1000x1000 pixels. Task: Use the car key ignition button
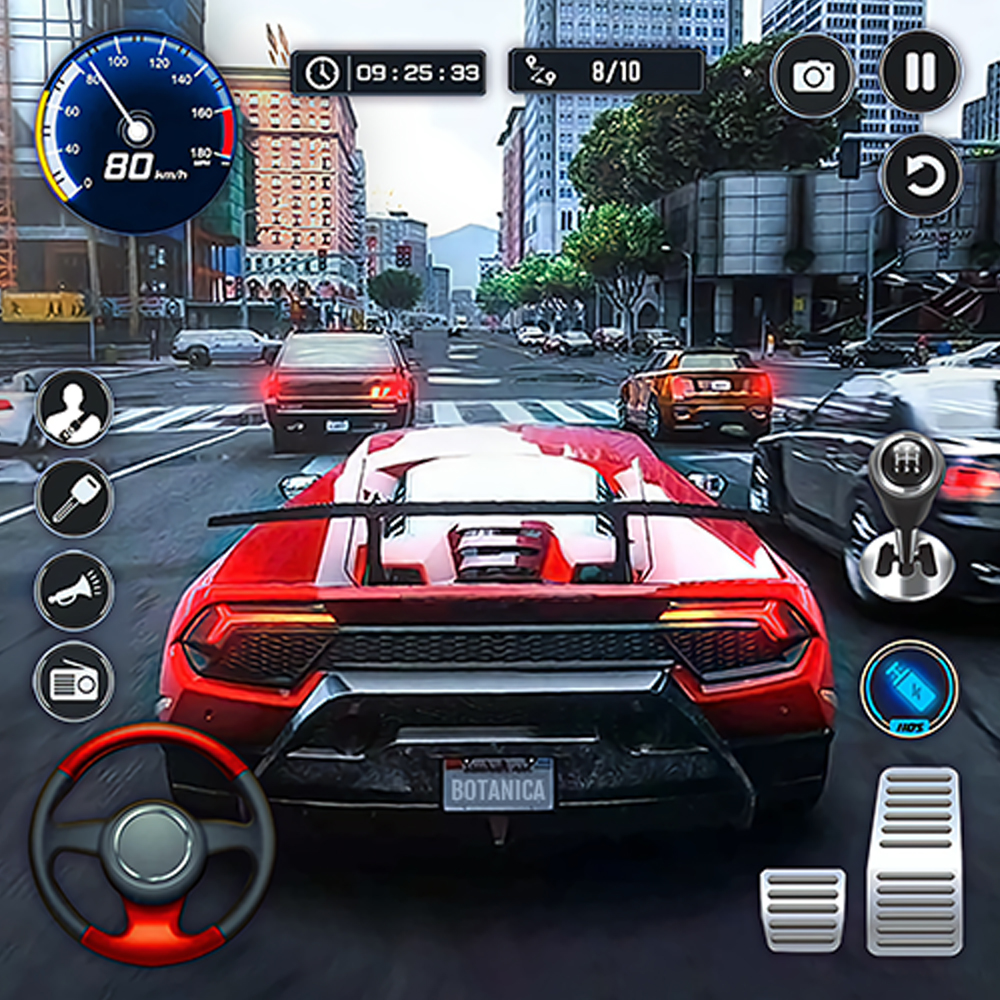point(74,499)
